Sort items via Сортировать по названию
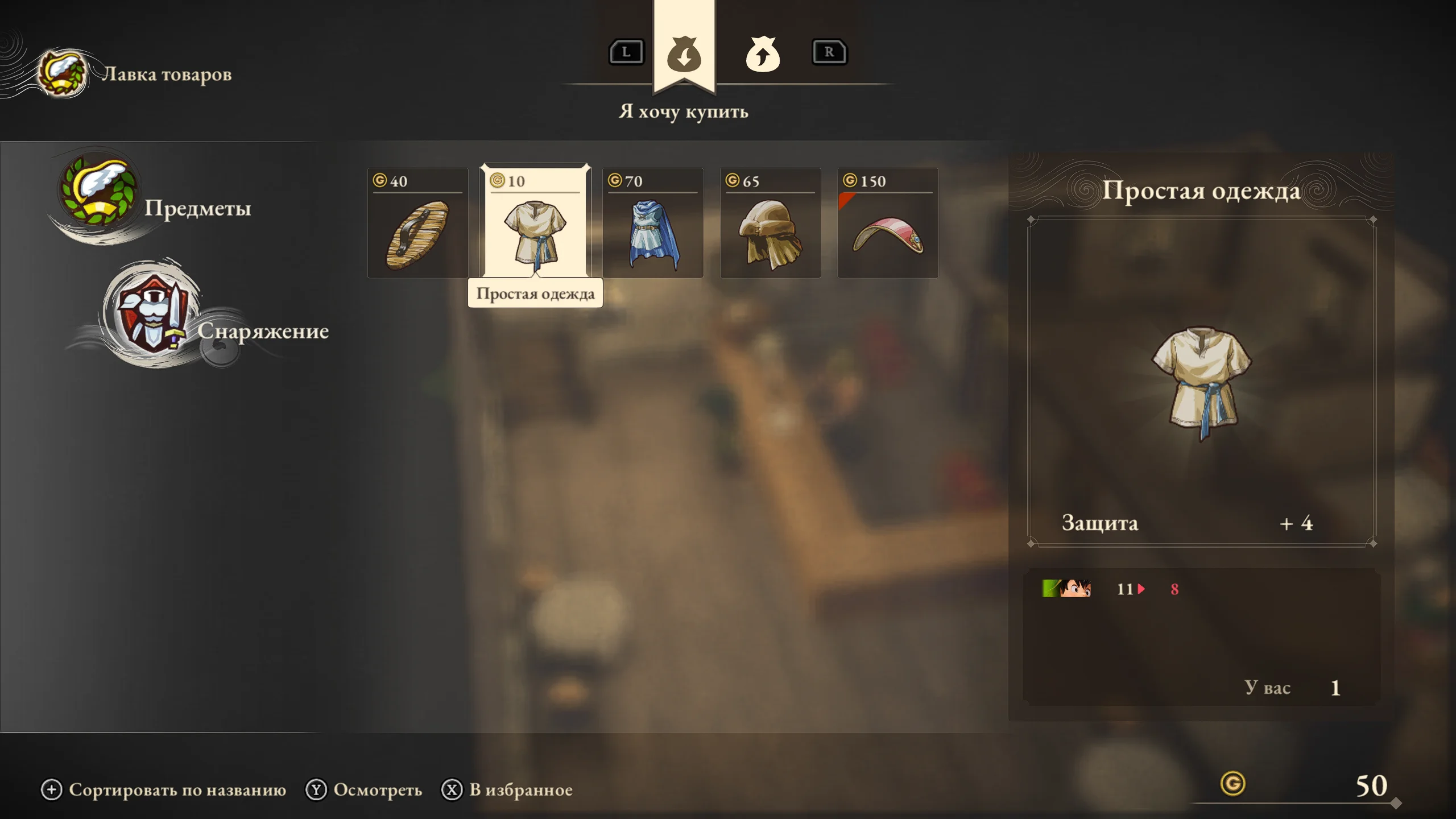 [x=164, y=789]
